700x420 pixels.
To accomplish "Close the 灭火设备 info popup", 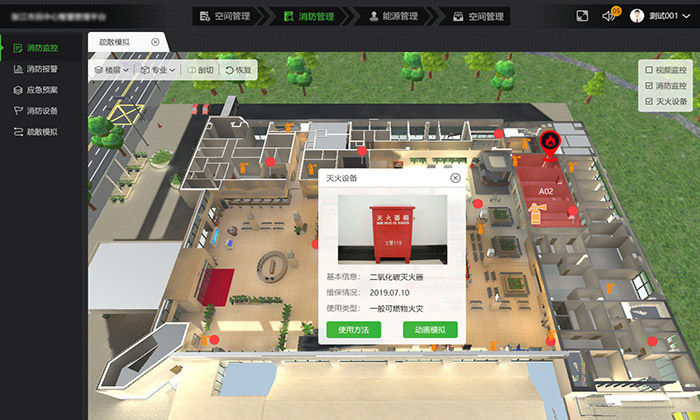I will 455,178.
